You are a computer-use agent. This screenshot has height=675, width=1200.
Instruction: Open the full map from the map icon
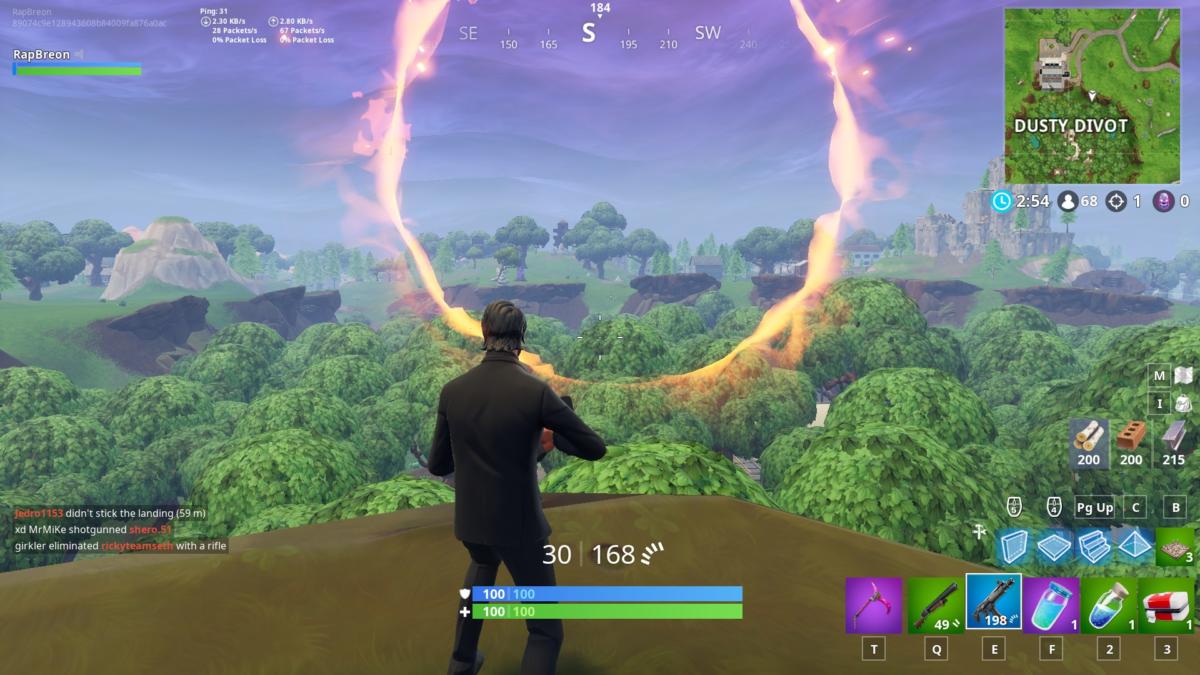click(1183, 375)
